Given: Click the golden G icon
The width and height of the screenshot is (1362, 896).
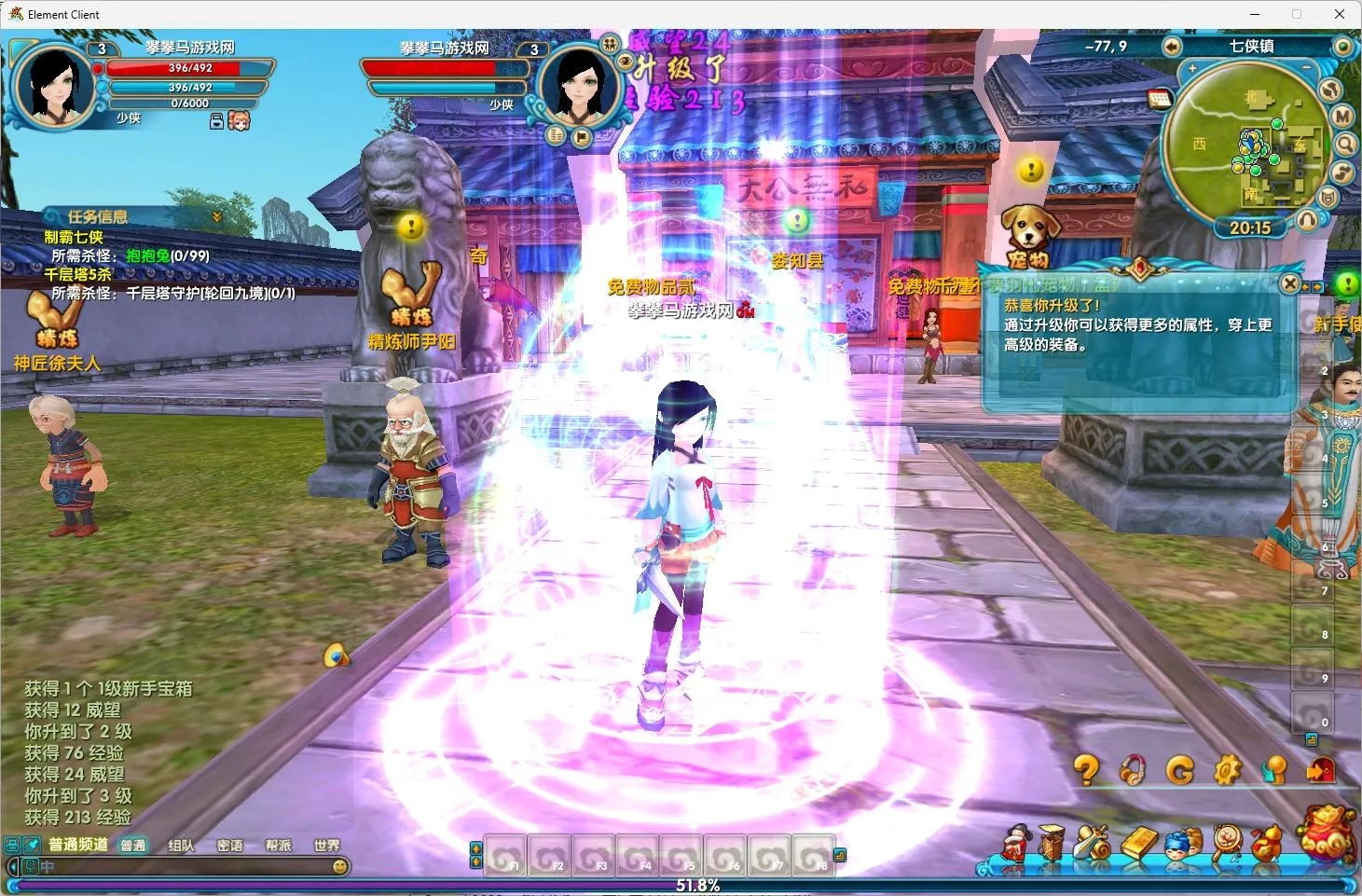Looking at the screenshot, I should (1180, 770).
